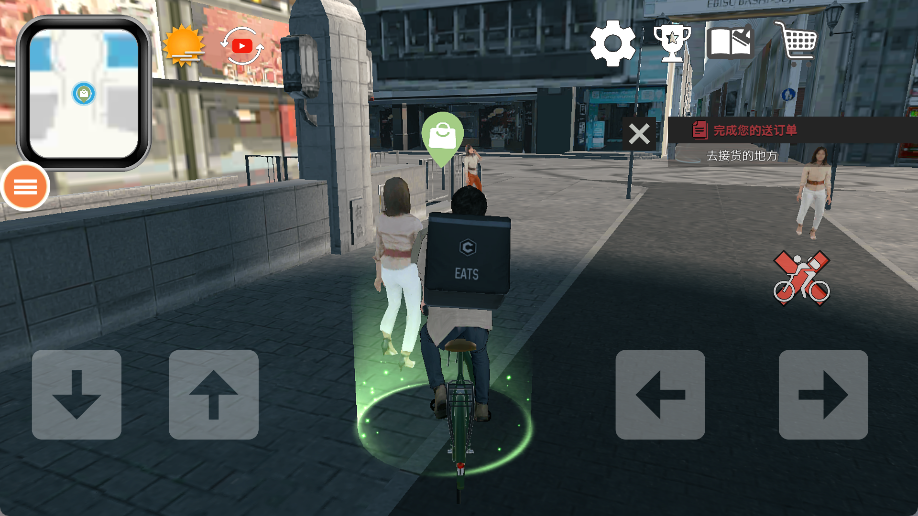918x516 pixels.
Task: Open the book guide icon
Action: [730, 43]
